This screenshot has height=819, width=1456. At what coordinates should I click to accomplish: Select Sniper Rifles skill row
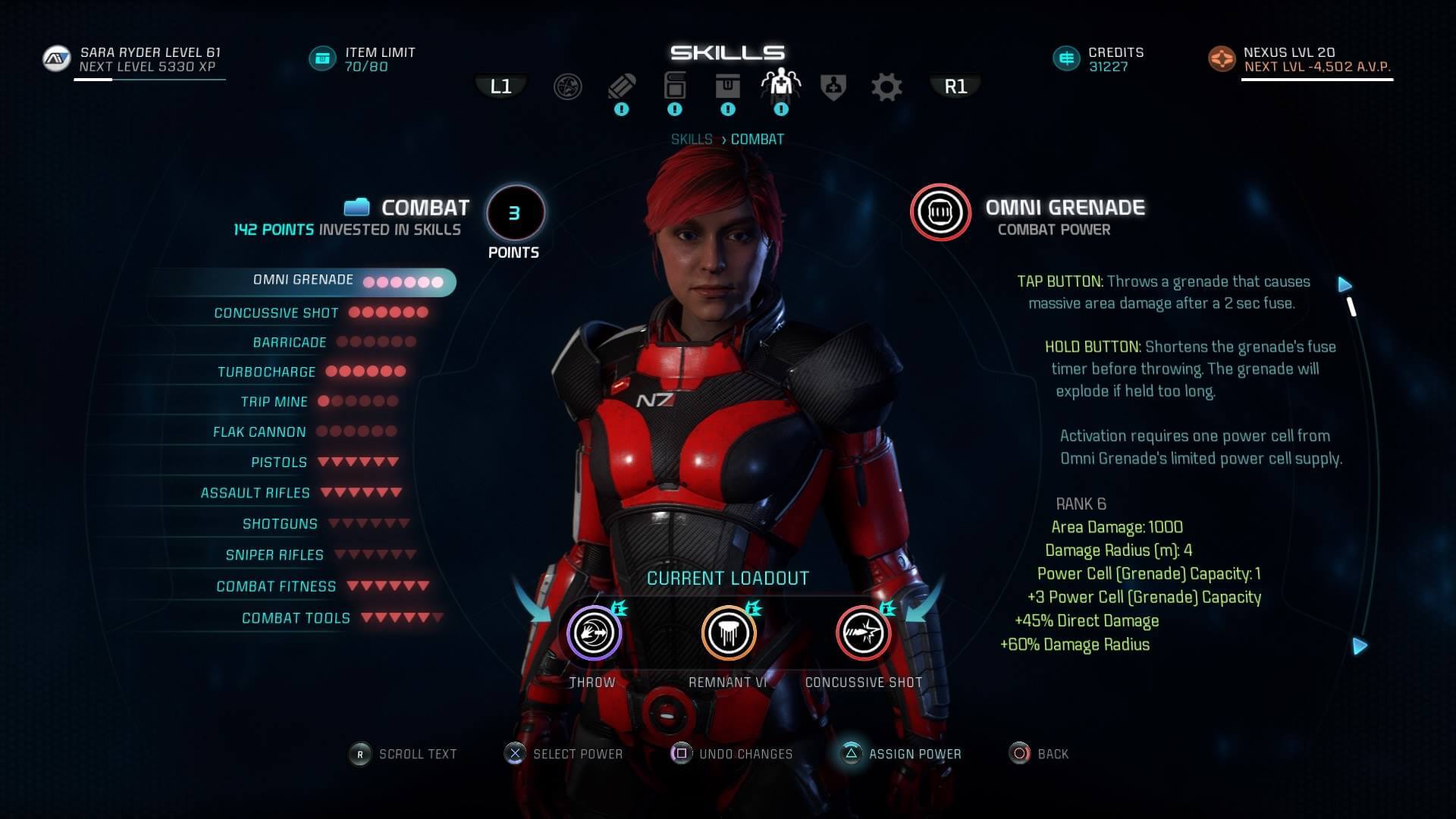[275, 555]
